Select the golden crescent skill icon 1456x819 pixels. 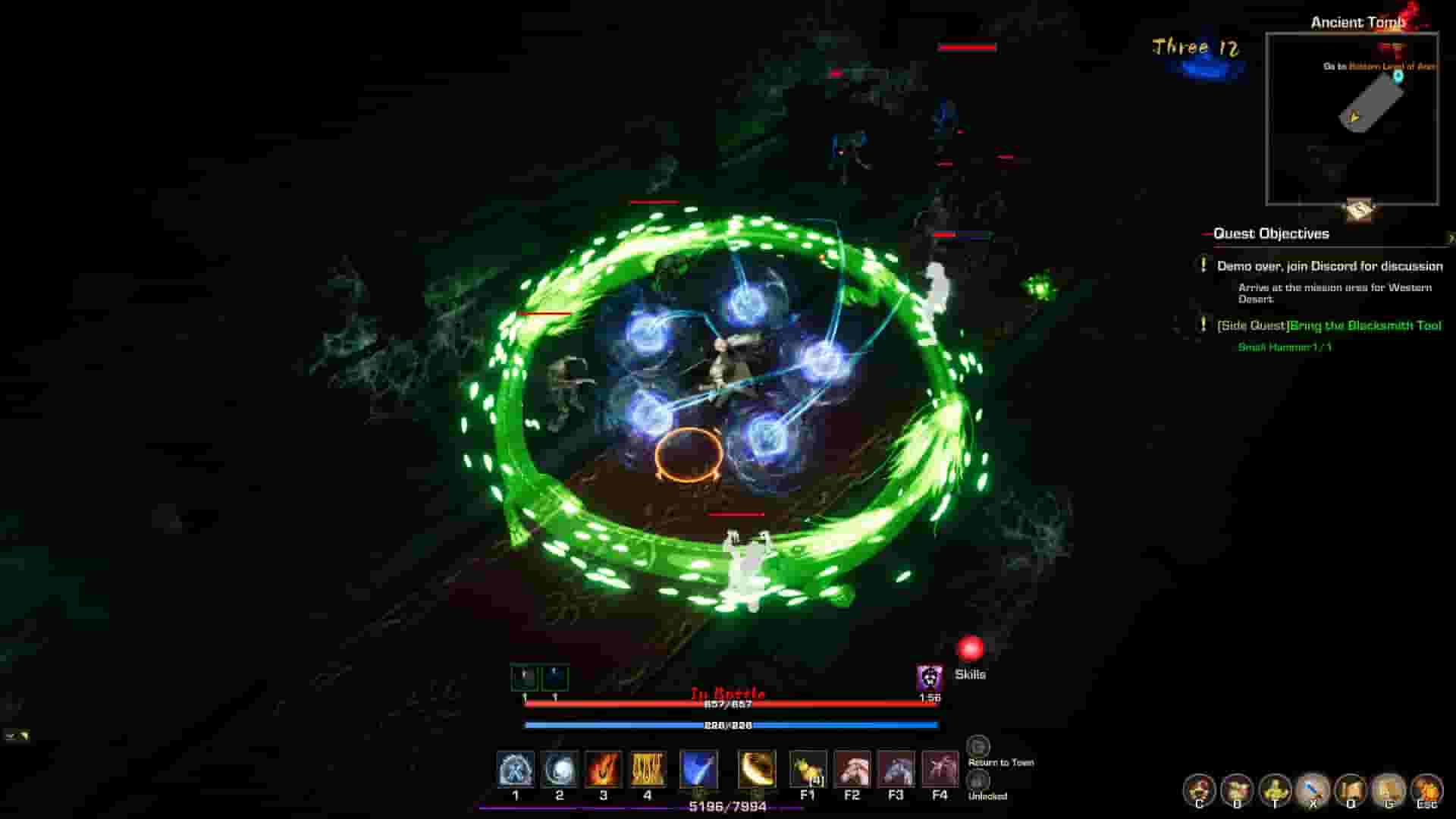point(757,770)
